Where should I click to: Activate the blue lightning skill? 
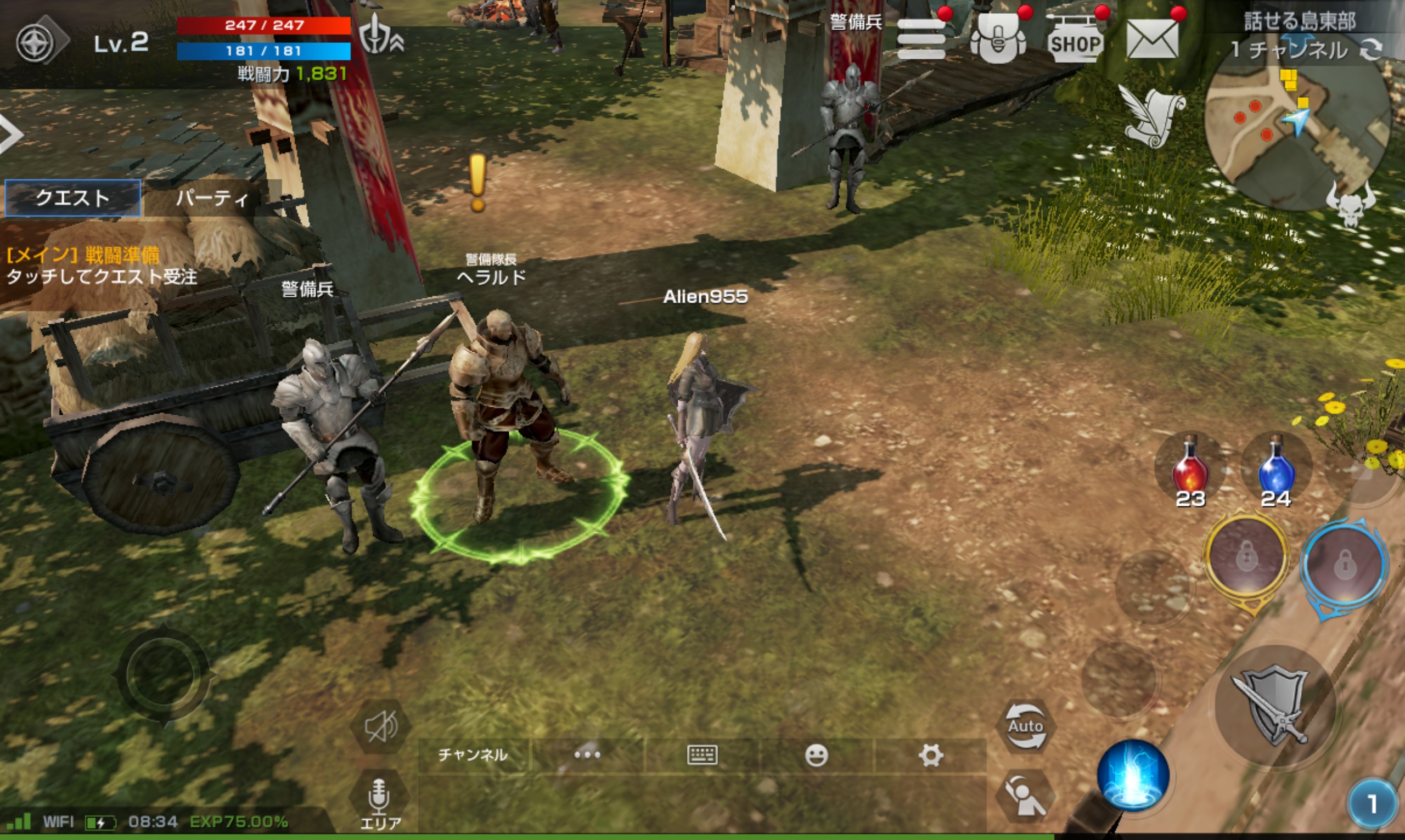point(1133,775)
